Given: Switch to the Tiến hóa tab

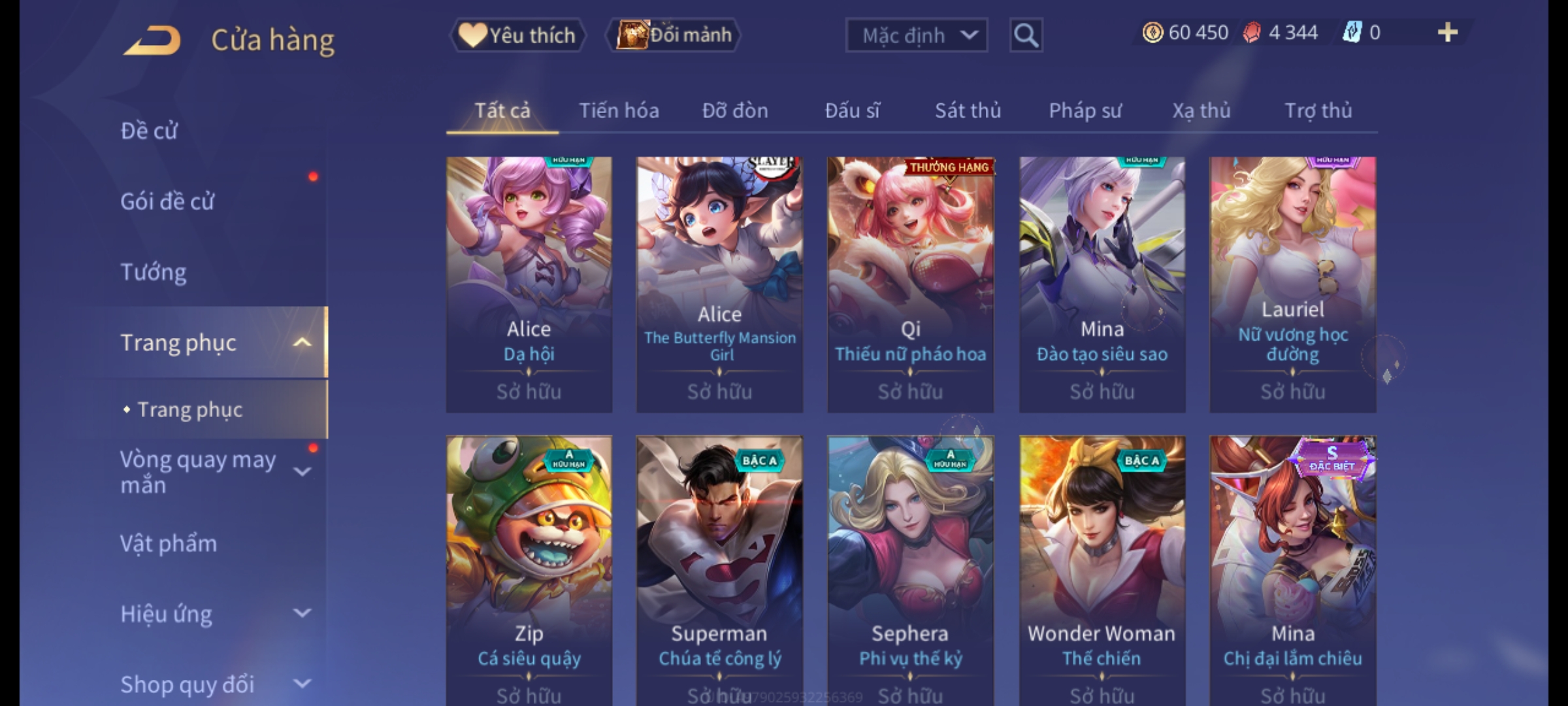Looking at the screenshot, I should coord(619,110).
